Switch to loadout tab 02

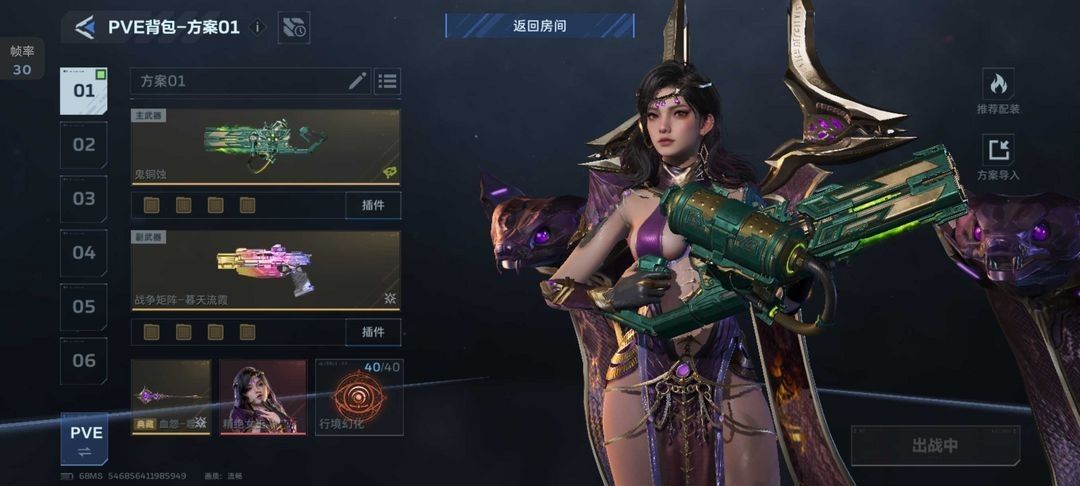[x=84, y=145]
